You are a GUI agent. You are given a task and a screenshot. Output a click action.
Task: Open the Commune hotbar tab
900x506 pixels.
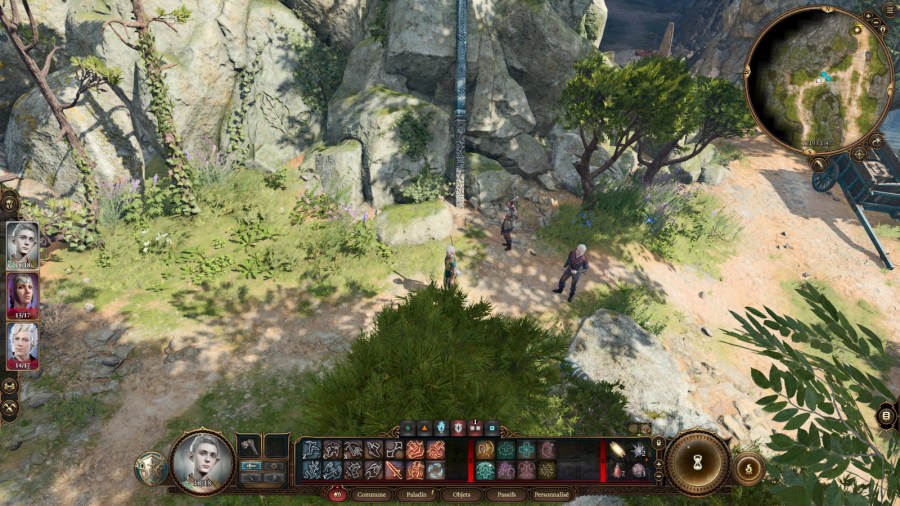[370, 494]
